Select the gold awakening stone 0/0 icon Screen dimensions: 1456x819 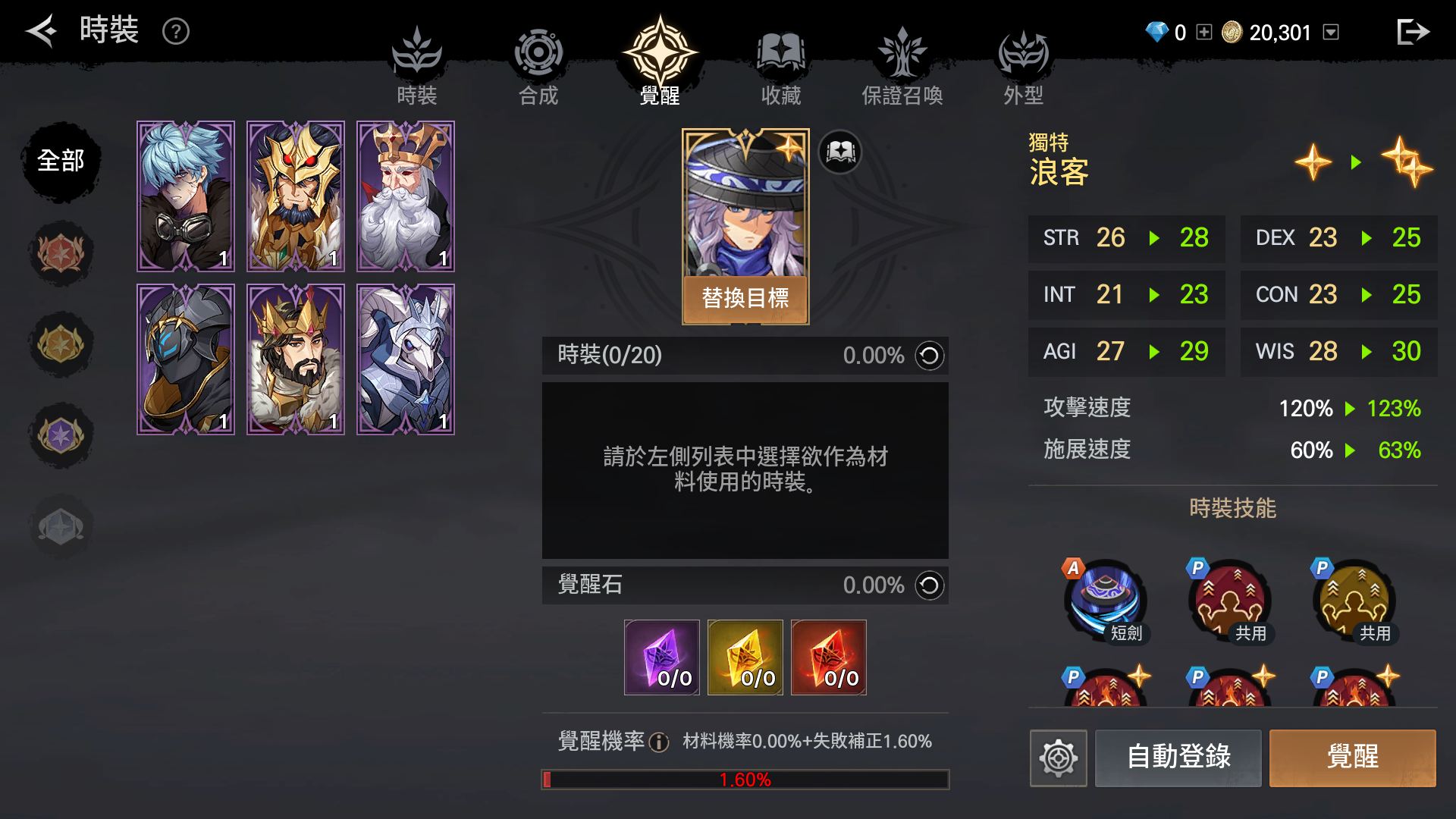(x=745, y=657)
